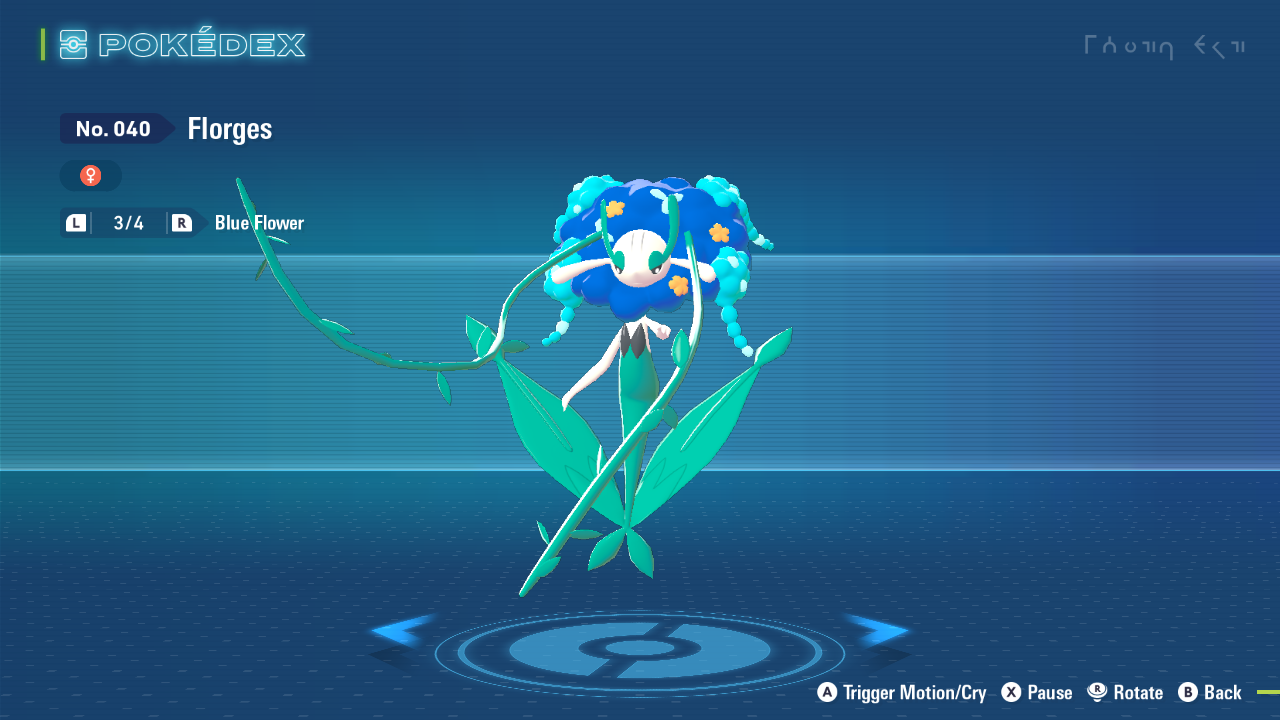Image resolution: width=1280 pixels, height=720 pixels.
Task: Select the Florges name text
Action: click(x=229, y=128)
